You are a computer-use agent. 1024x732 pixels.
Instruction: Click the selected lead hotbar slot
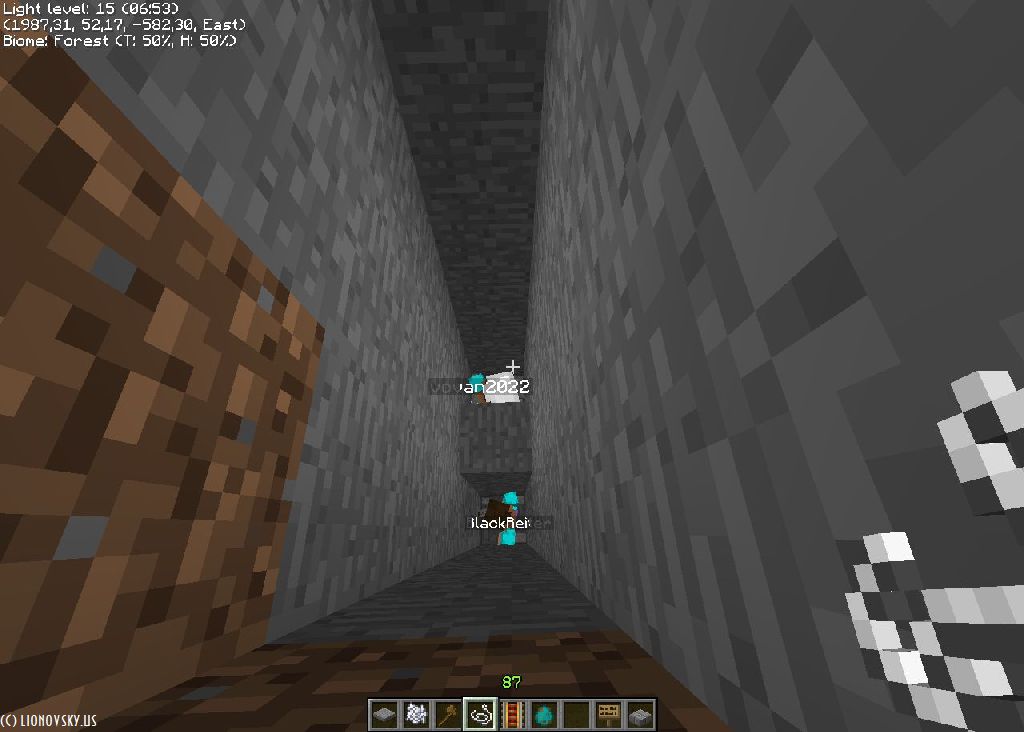(x=480, y=715)
